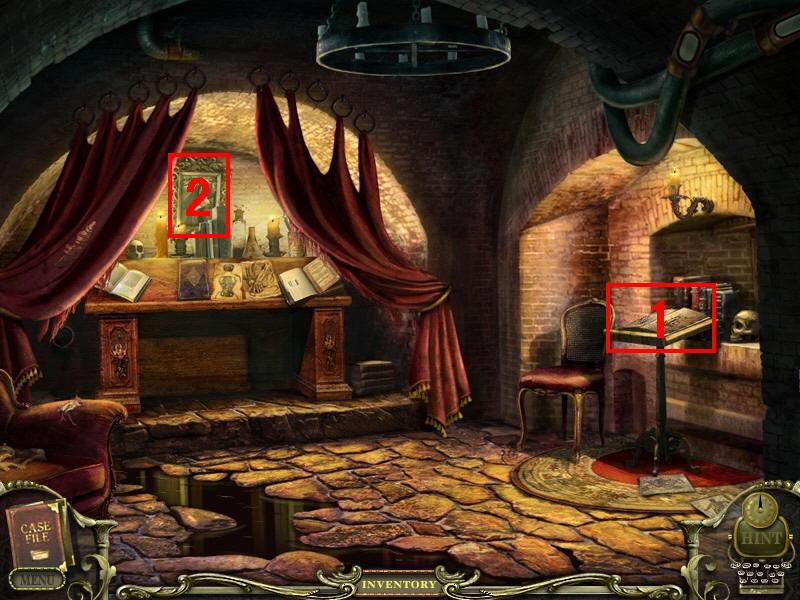
Task: Expand the Inventory bar
Action: pos(399,584)
